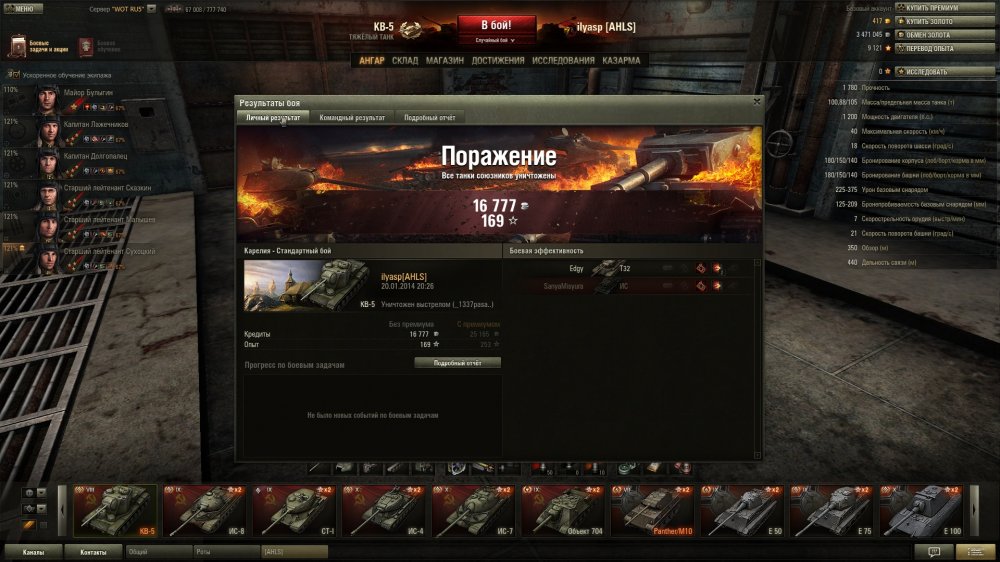The image size is (1000, 562).
Task: Open the Купить золото purchase
Action: (932, 20)
